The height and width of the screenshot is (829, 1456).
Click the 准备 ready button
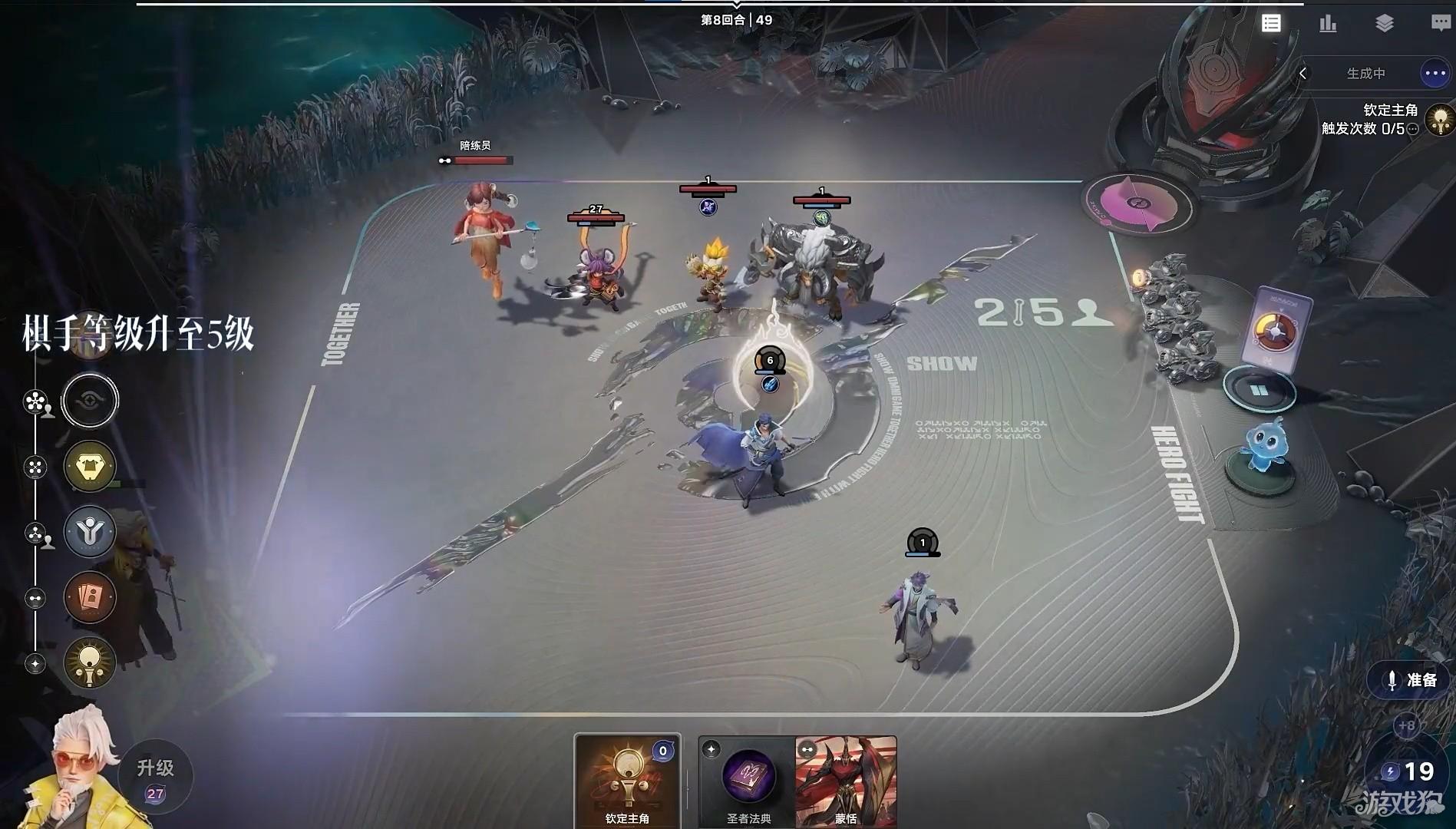click(x=1409, y=680)
